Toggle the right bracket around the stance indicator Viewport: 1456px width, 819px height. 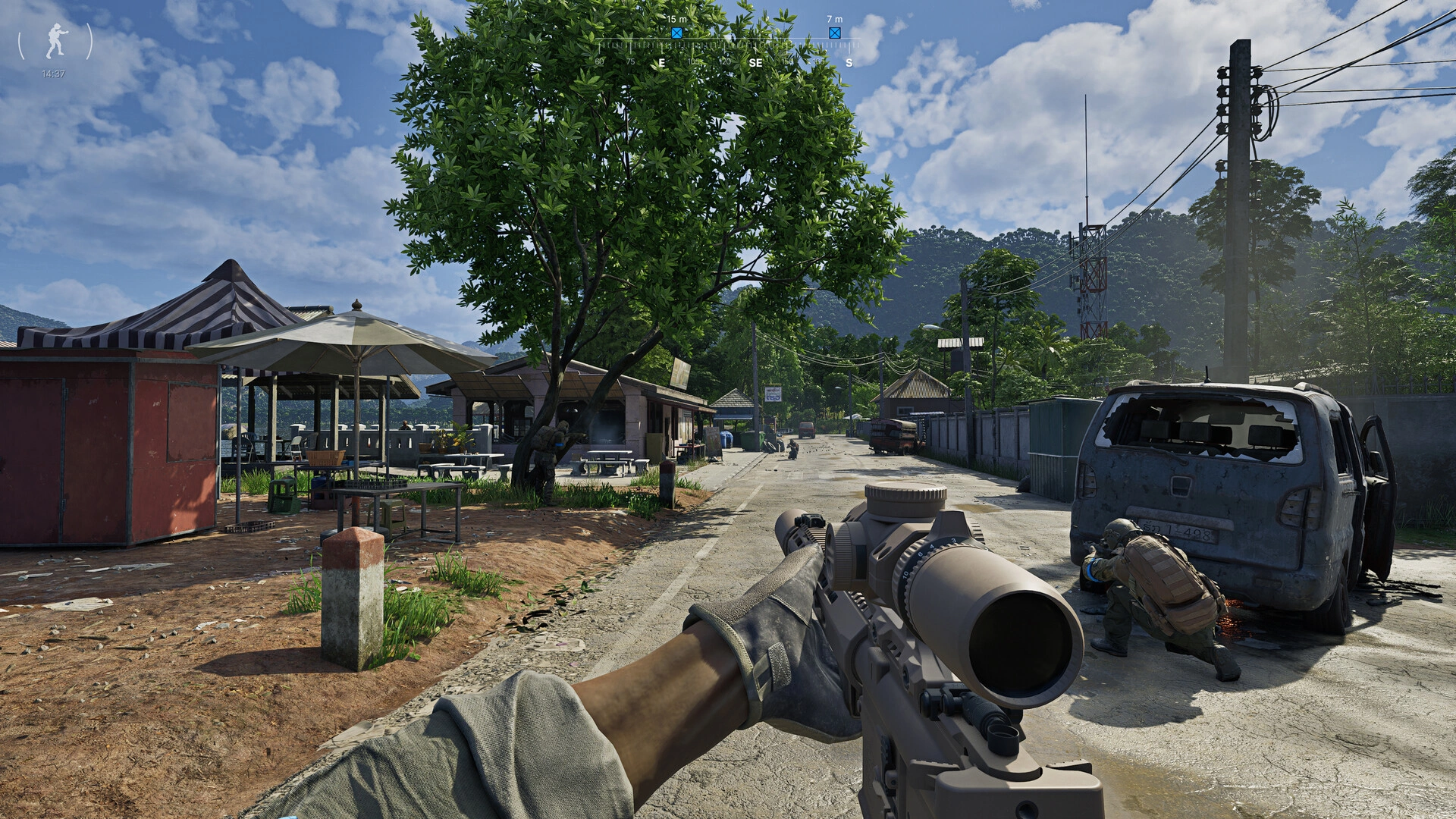pyautogui.click(x=89, y=42)
